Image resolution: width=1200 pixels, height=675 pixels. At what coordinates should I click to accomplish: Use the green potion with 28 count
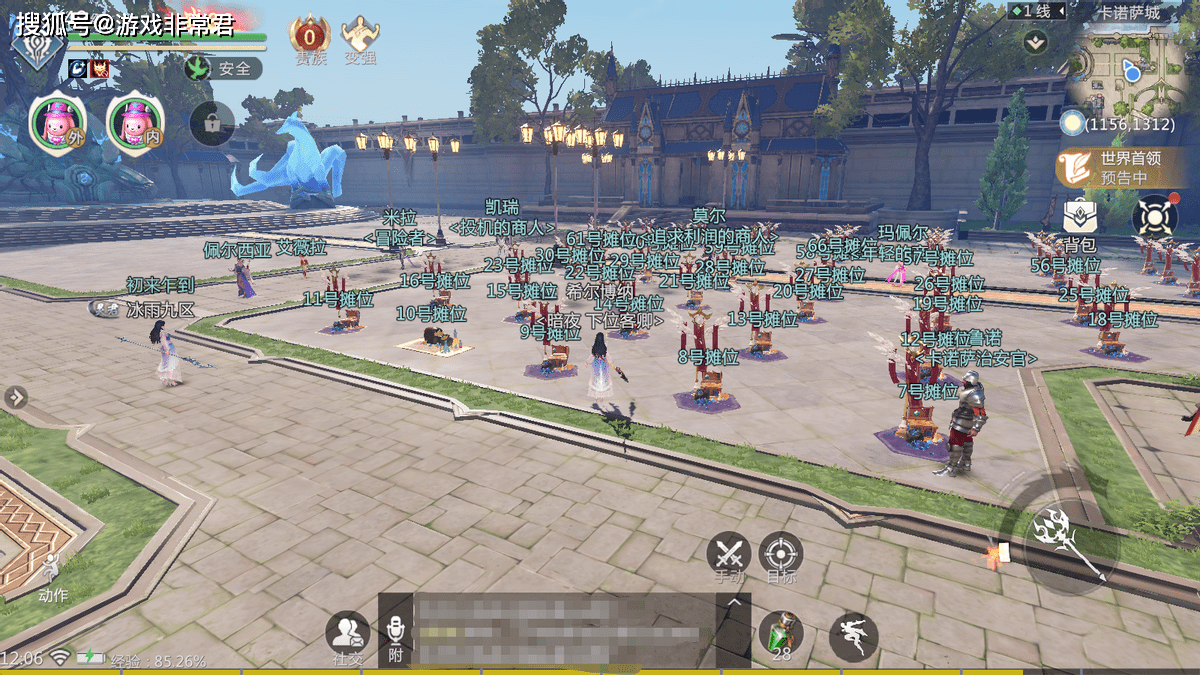(780, 634)
